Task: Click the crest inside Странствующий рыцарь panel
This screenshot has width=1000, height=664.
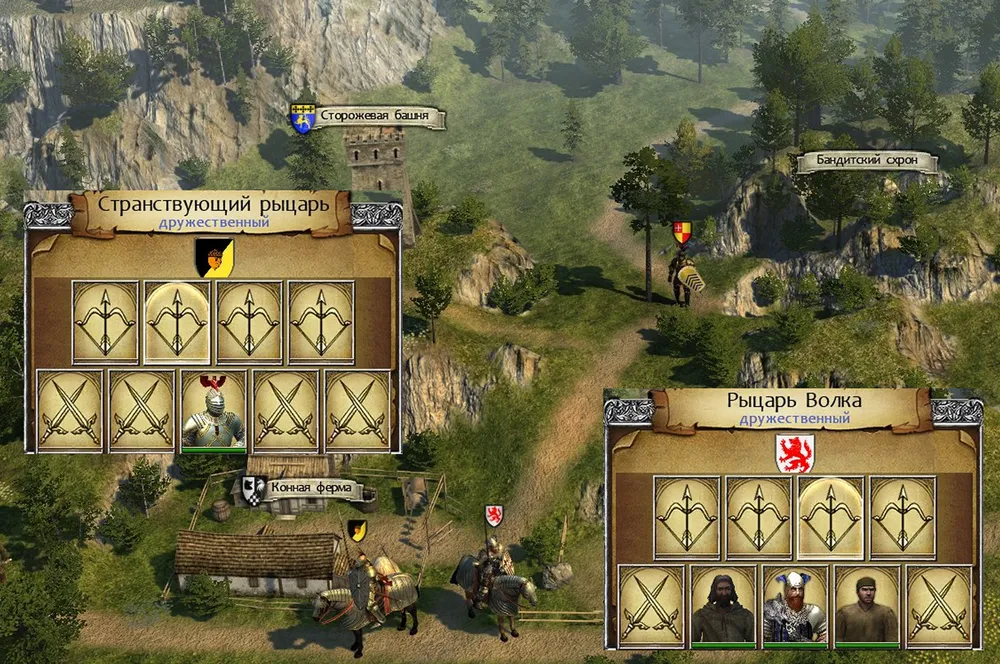Action: 215,258
